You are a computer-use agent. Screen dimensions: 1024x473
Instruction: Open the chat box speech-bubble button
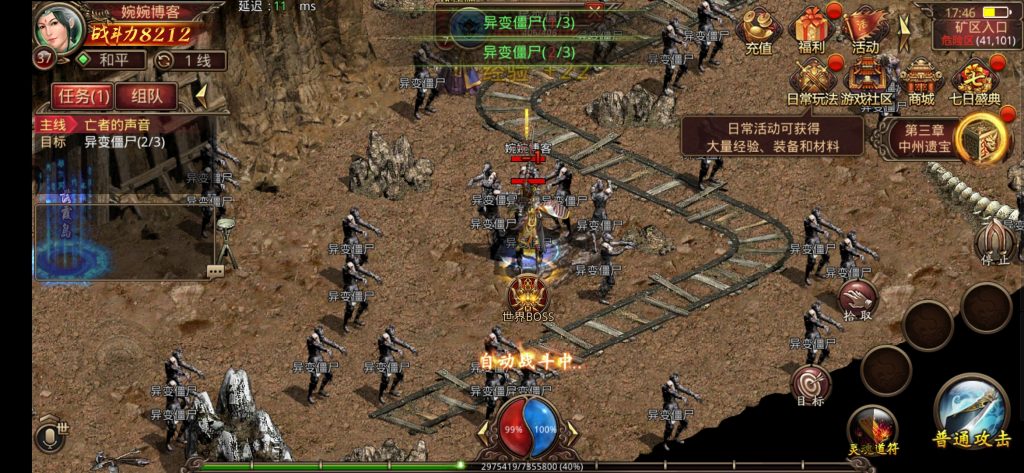point(215,271)
